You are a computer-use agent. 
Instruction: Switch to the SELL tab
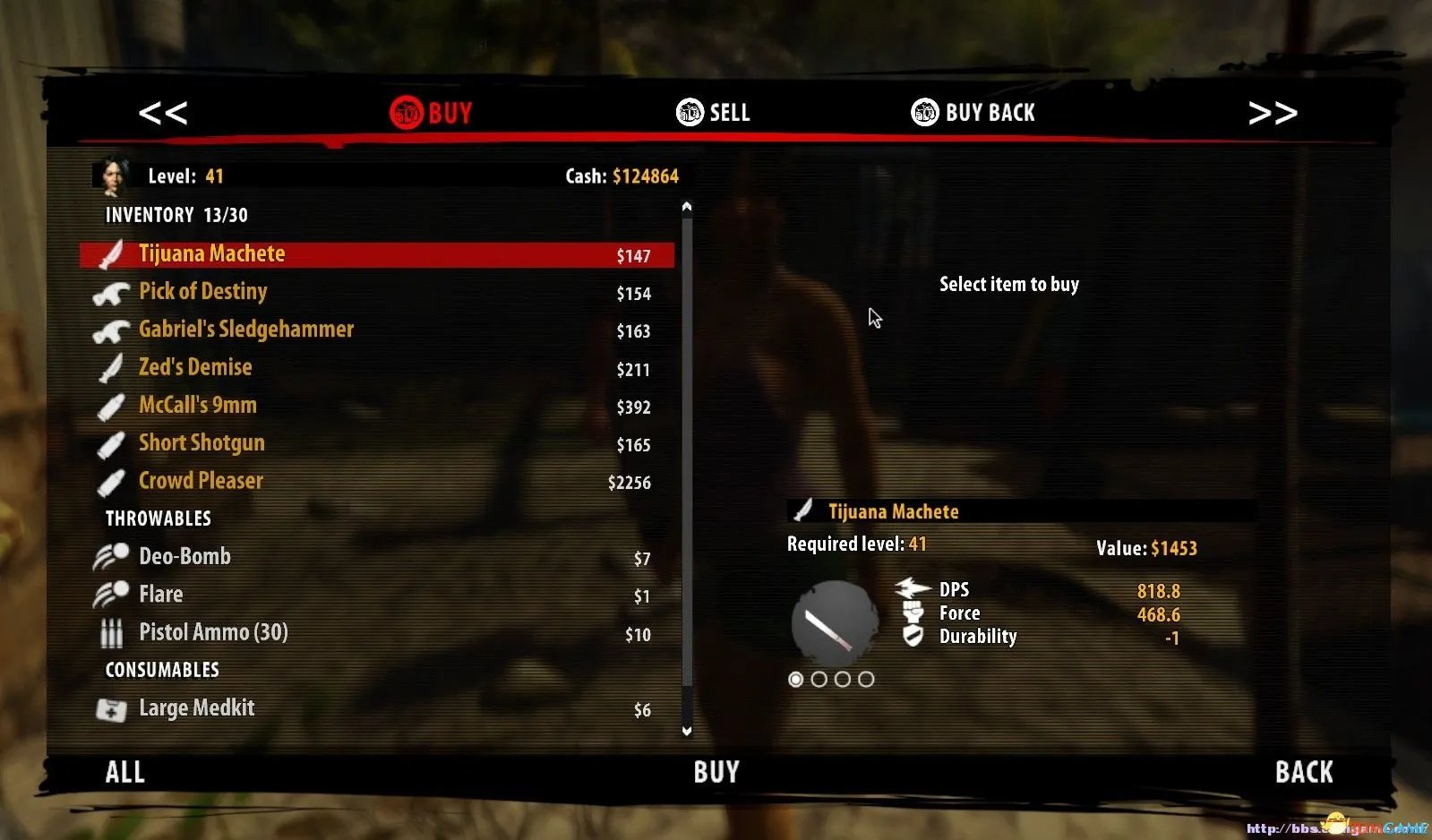tap(714, 113)
